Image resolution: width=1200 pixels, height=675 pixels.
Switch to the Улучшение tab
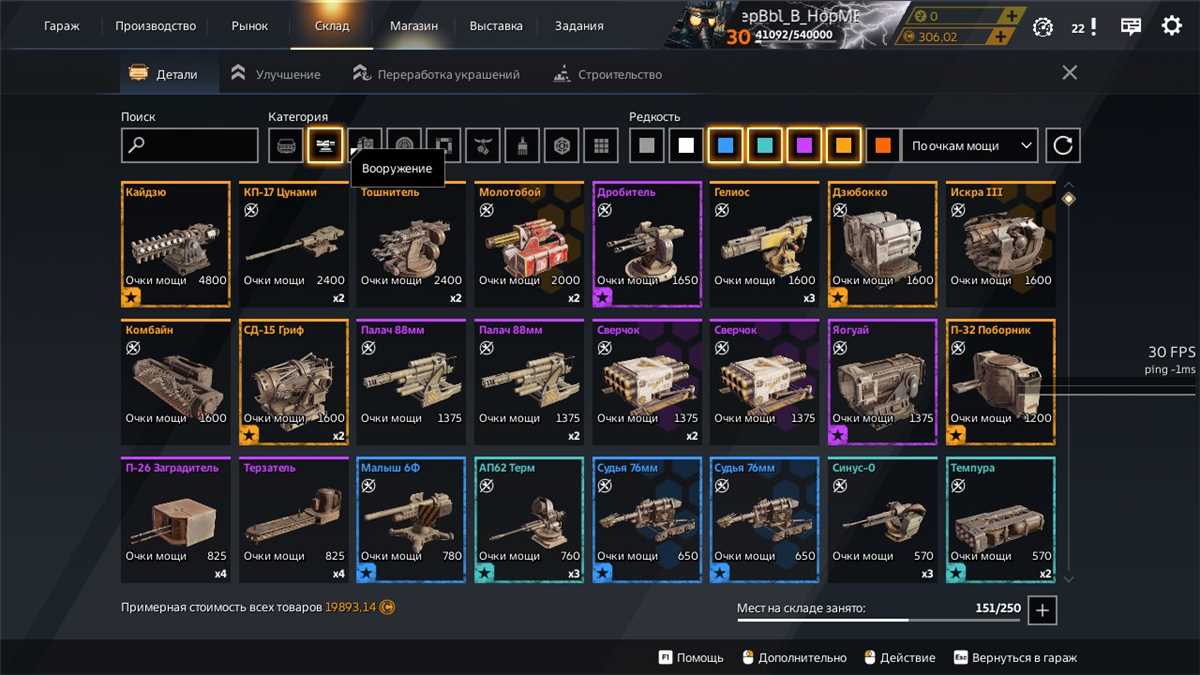(276, 74)
